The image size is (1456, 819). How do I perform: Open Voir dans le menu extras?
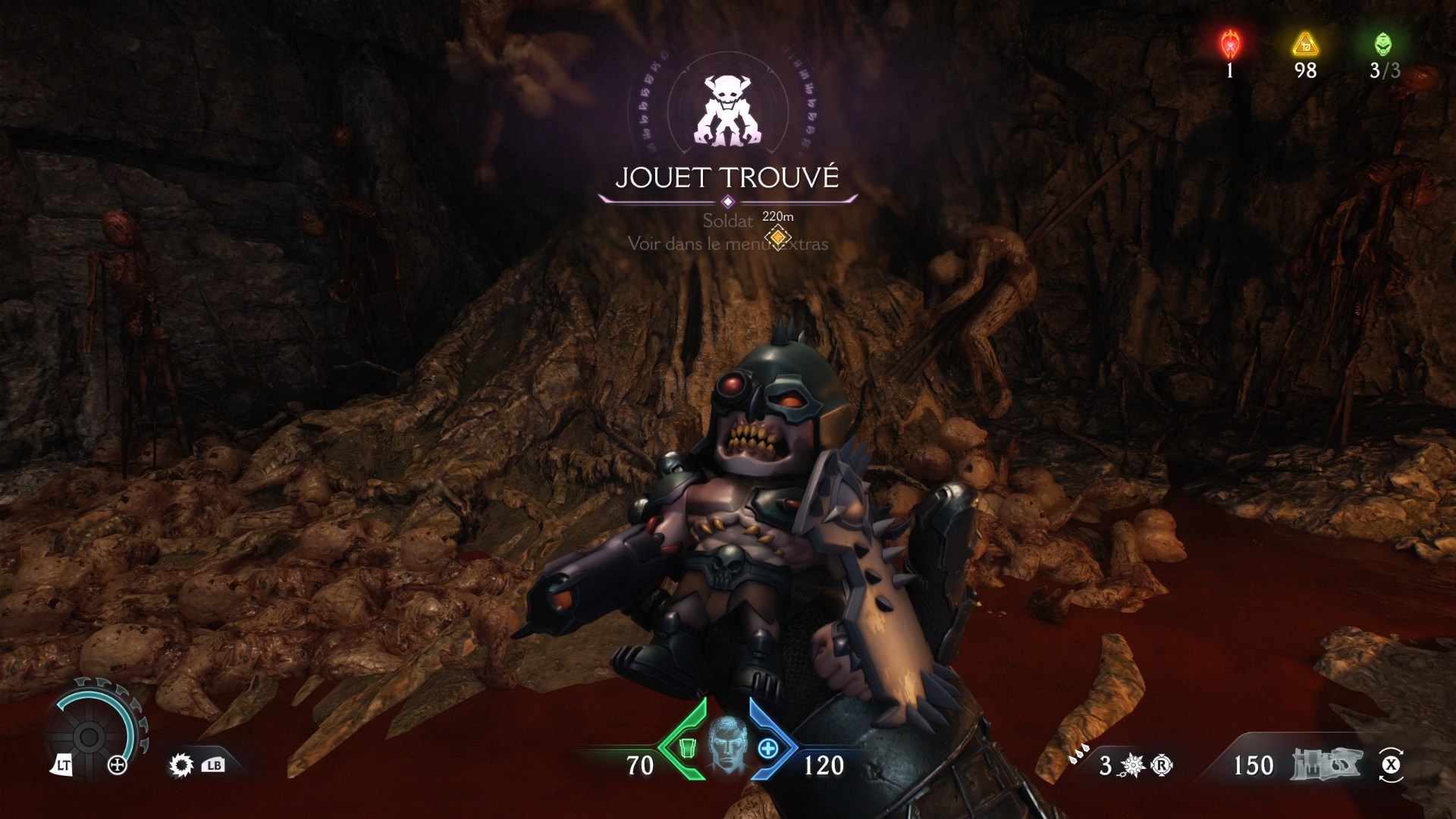click(x=726, y=244)
